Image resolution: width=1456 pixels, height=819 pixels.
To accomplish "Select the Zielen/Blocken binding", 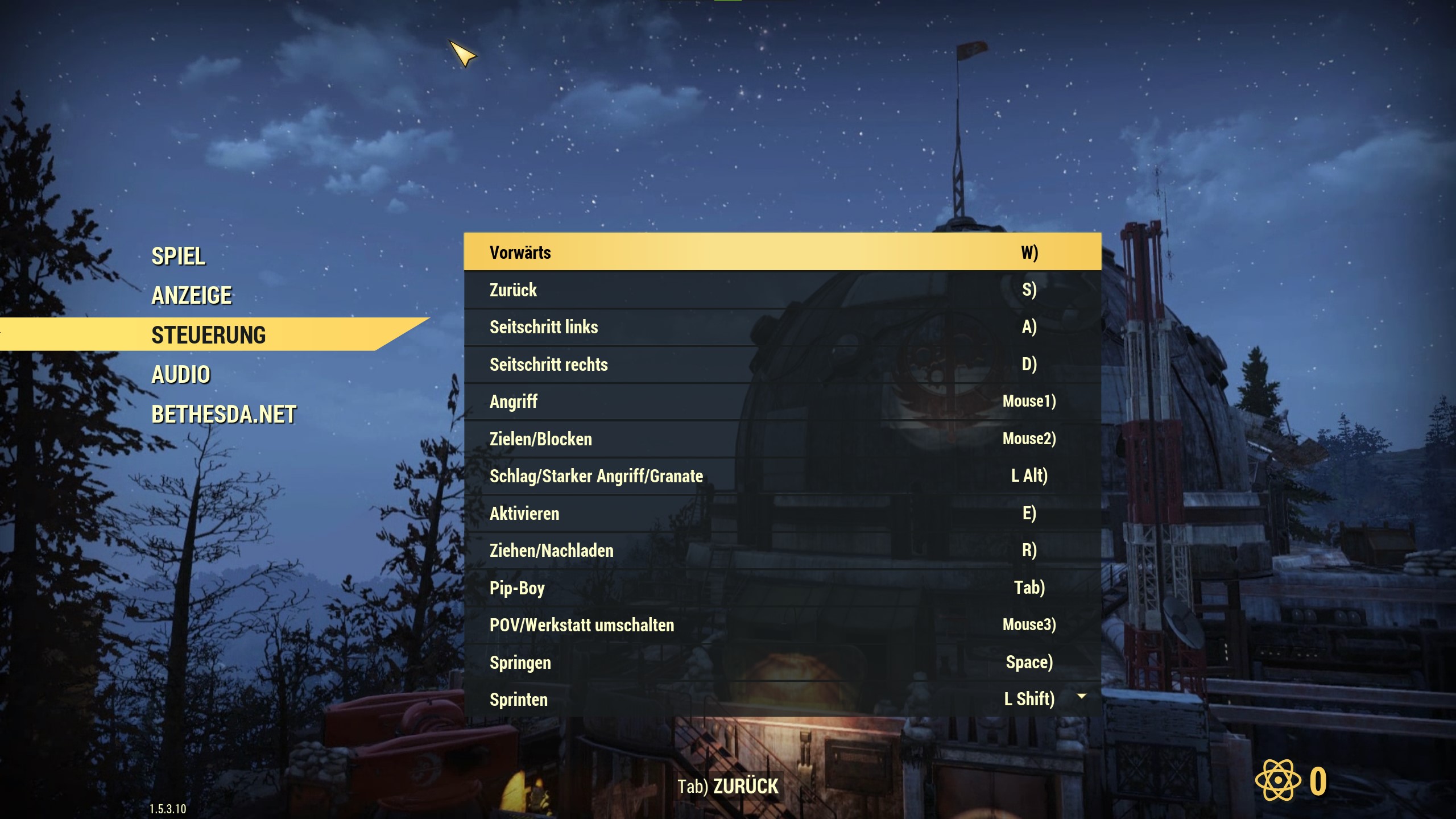I will (782, 439).
